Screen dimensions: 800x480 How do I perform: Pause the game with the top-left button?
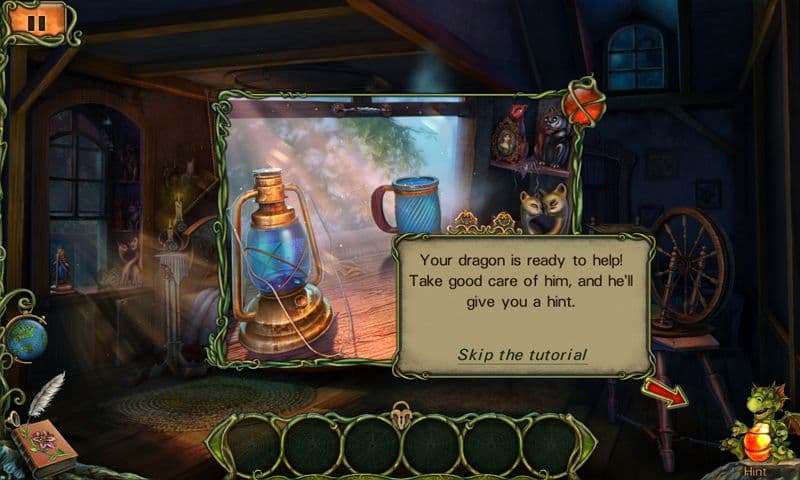click(x=38, y=20)
